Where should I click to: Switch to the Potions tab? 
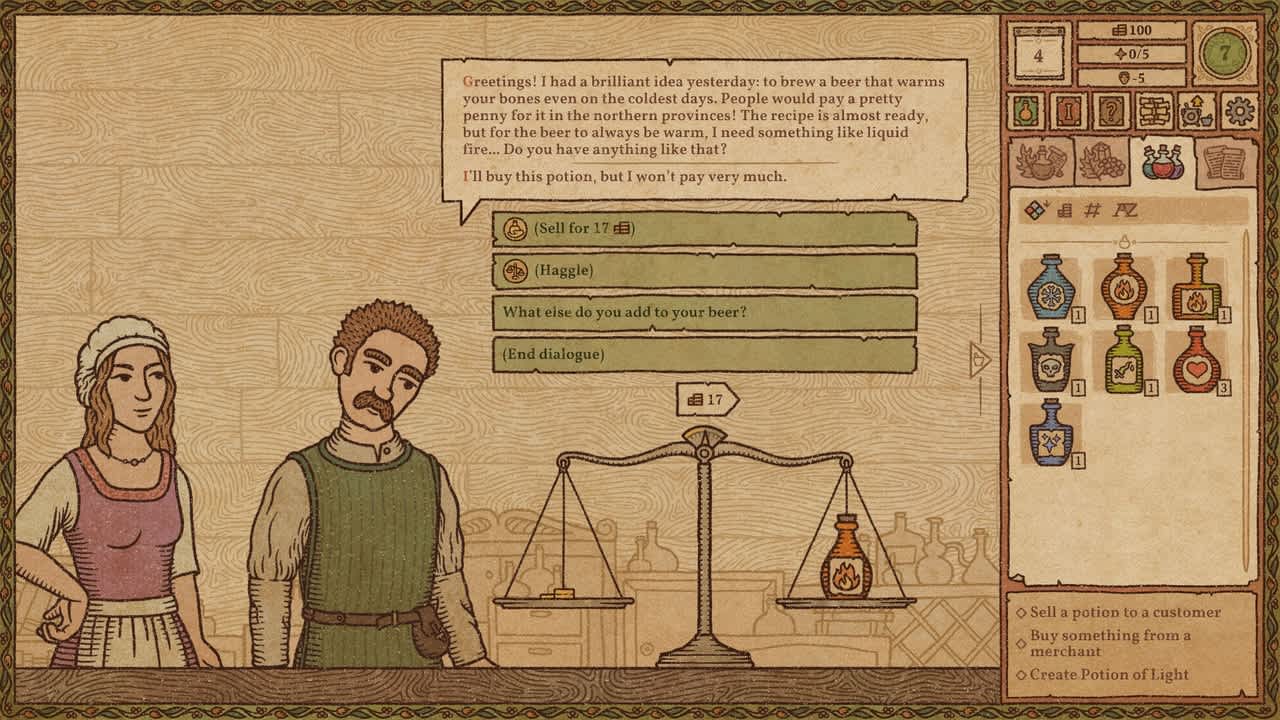[x=1163, y=162]
